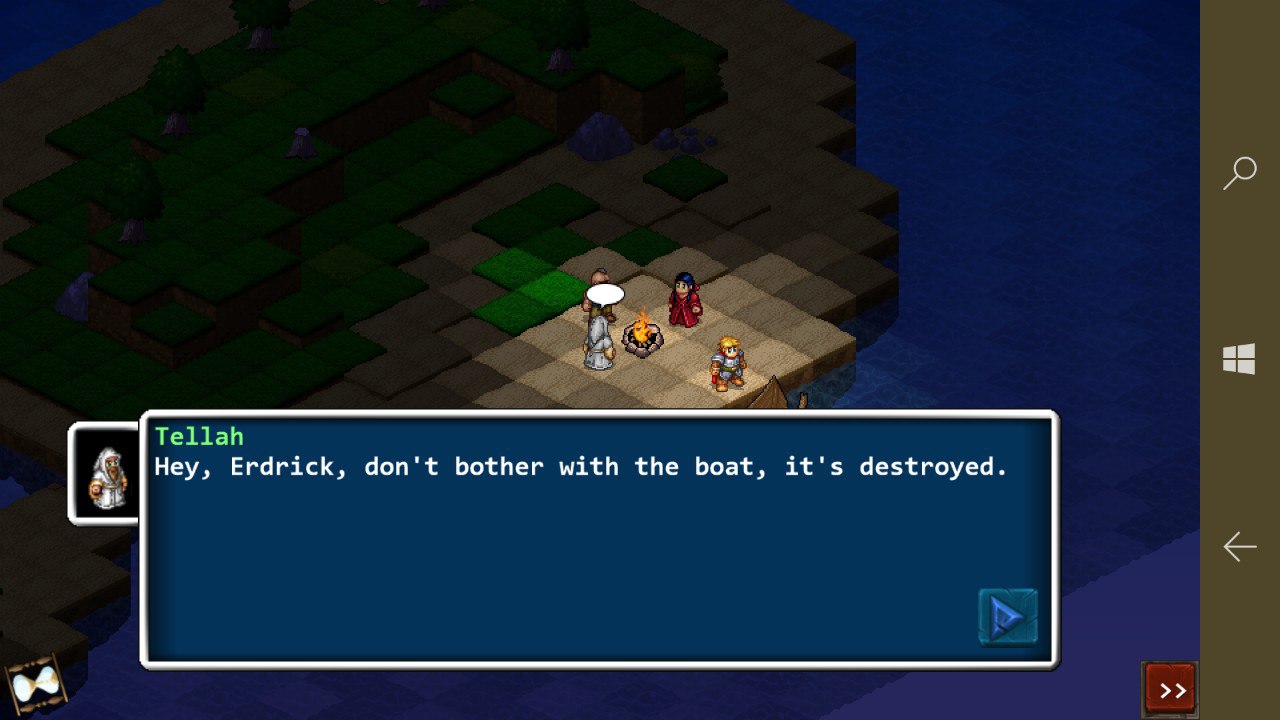
Task: Tap the phone's search magnifier button
Action: click(x=1240, y=173)
